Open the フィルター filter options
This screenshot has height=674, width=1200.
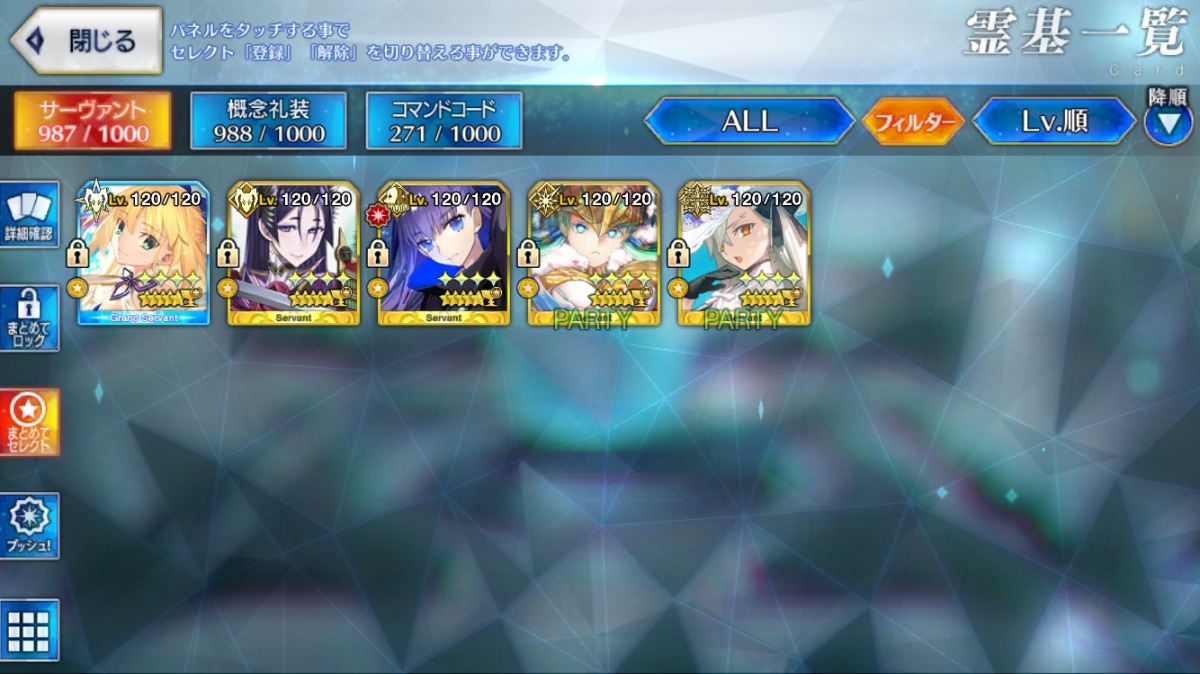pos(912,122)
